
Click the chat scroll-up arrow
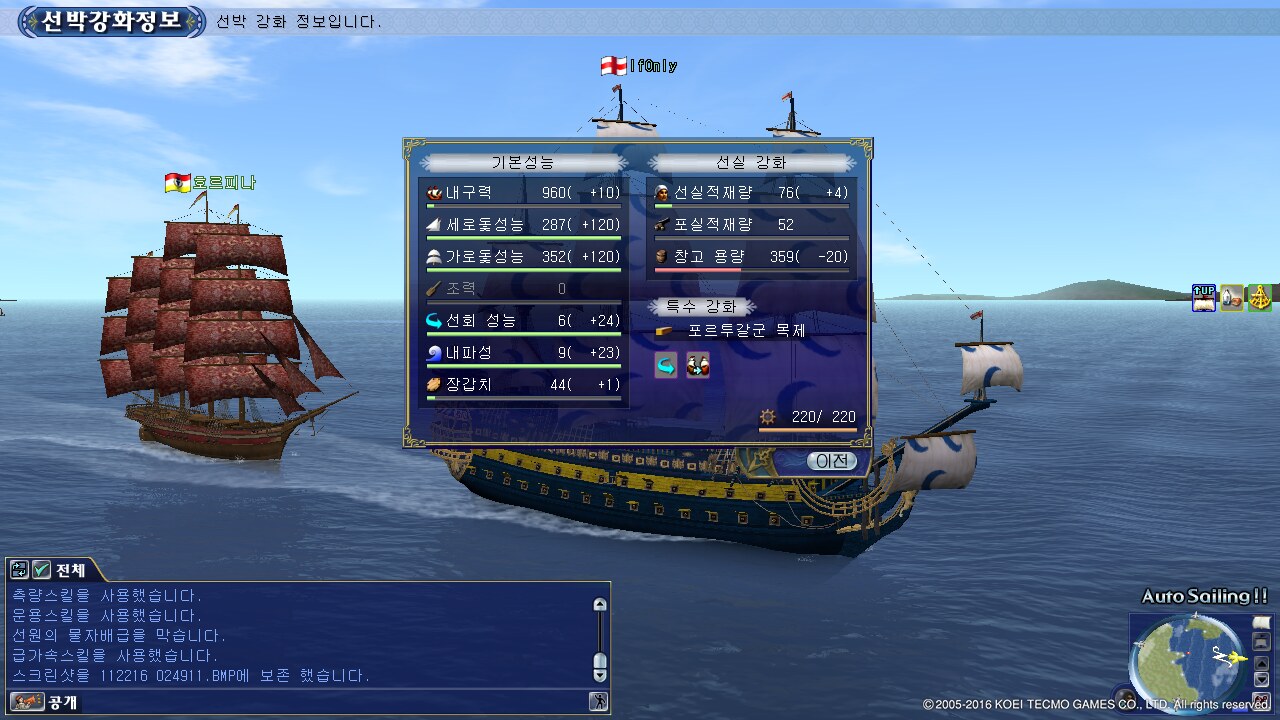[x=600, y=604]
